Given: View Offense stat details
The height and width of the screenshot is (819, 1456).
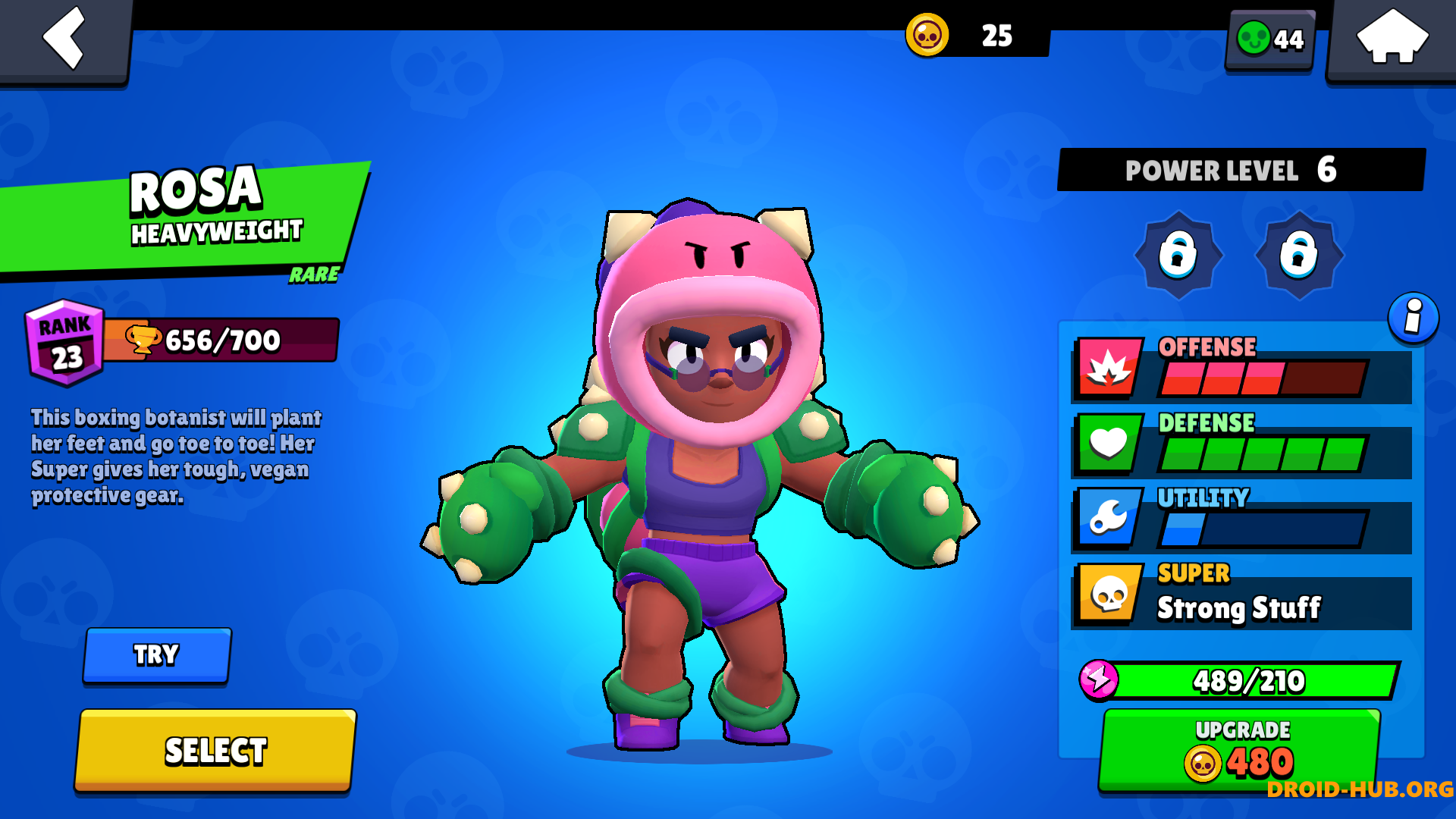Looking at the screenshot, I should tap(1241, 369).
